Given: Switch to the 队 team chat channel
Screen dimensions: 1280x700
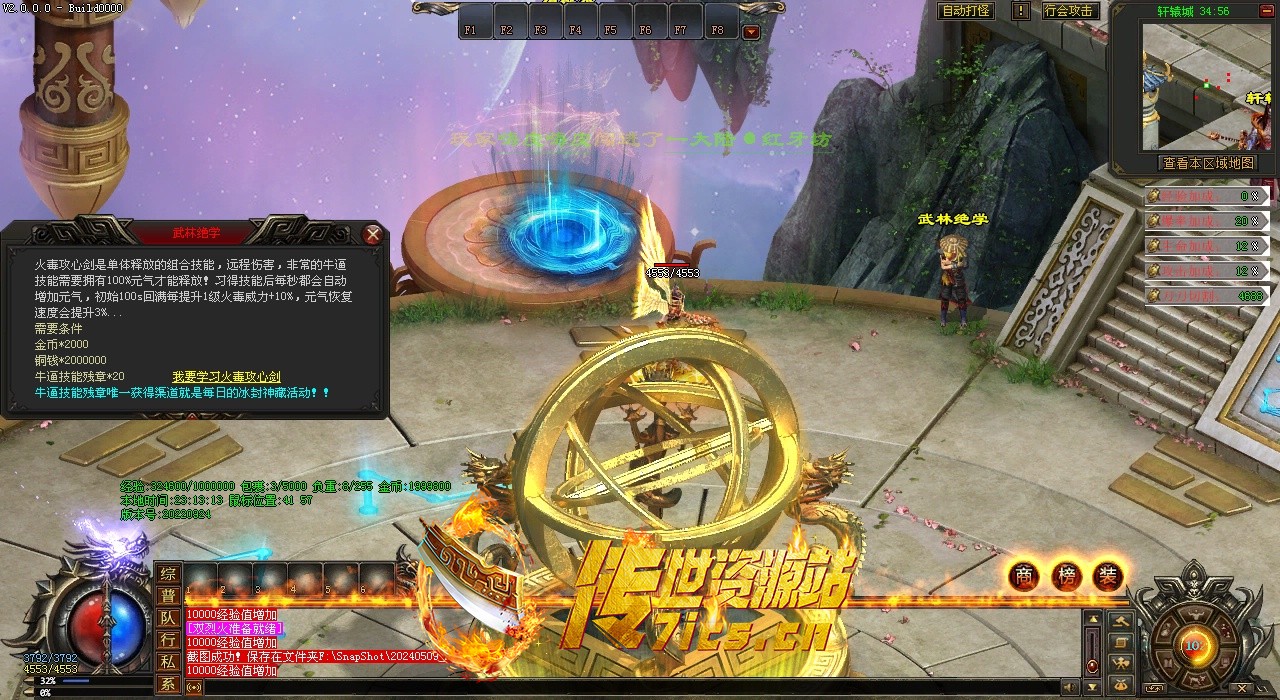Looking at the screenshot, I should pos(168,618).
